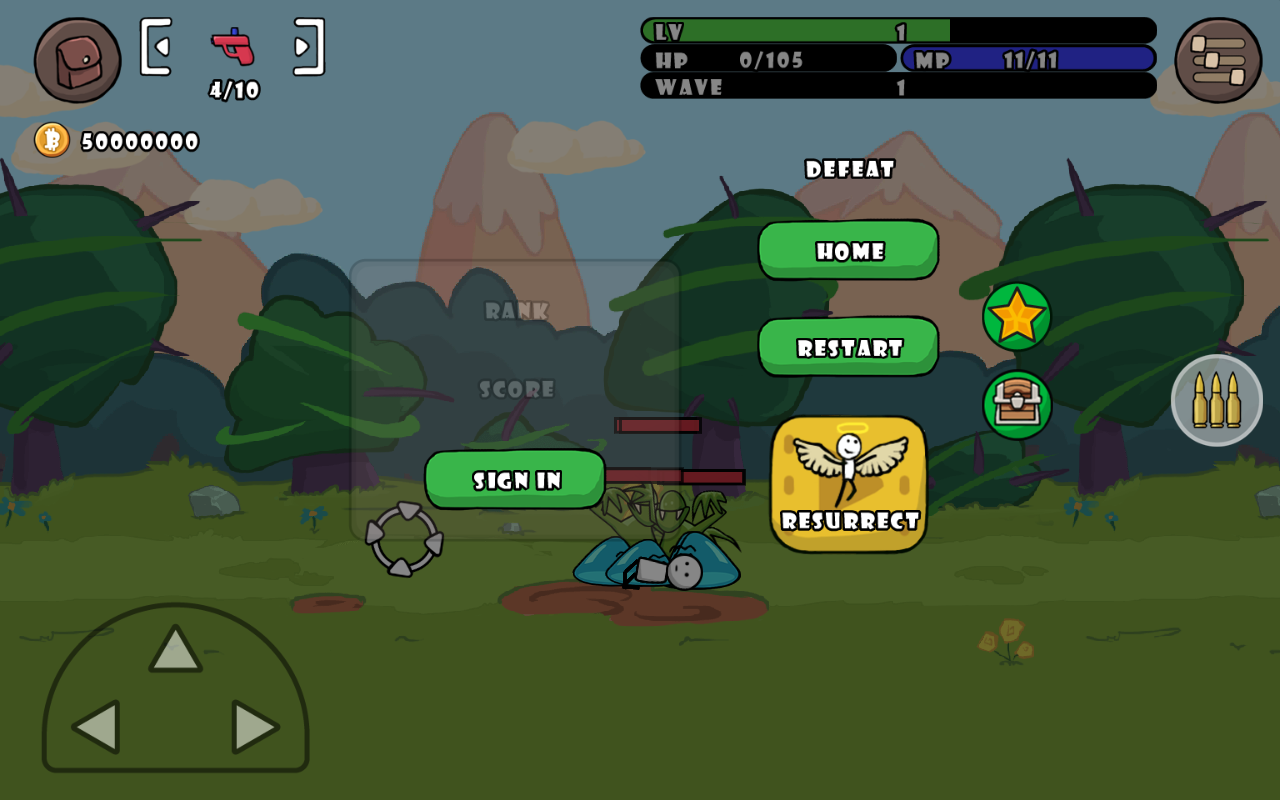Screen dimensions: 1280x800
Task: Switch to the previous weapon
Action: (156, 46)
